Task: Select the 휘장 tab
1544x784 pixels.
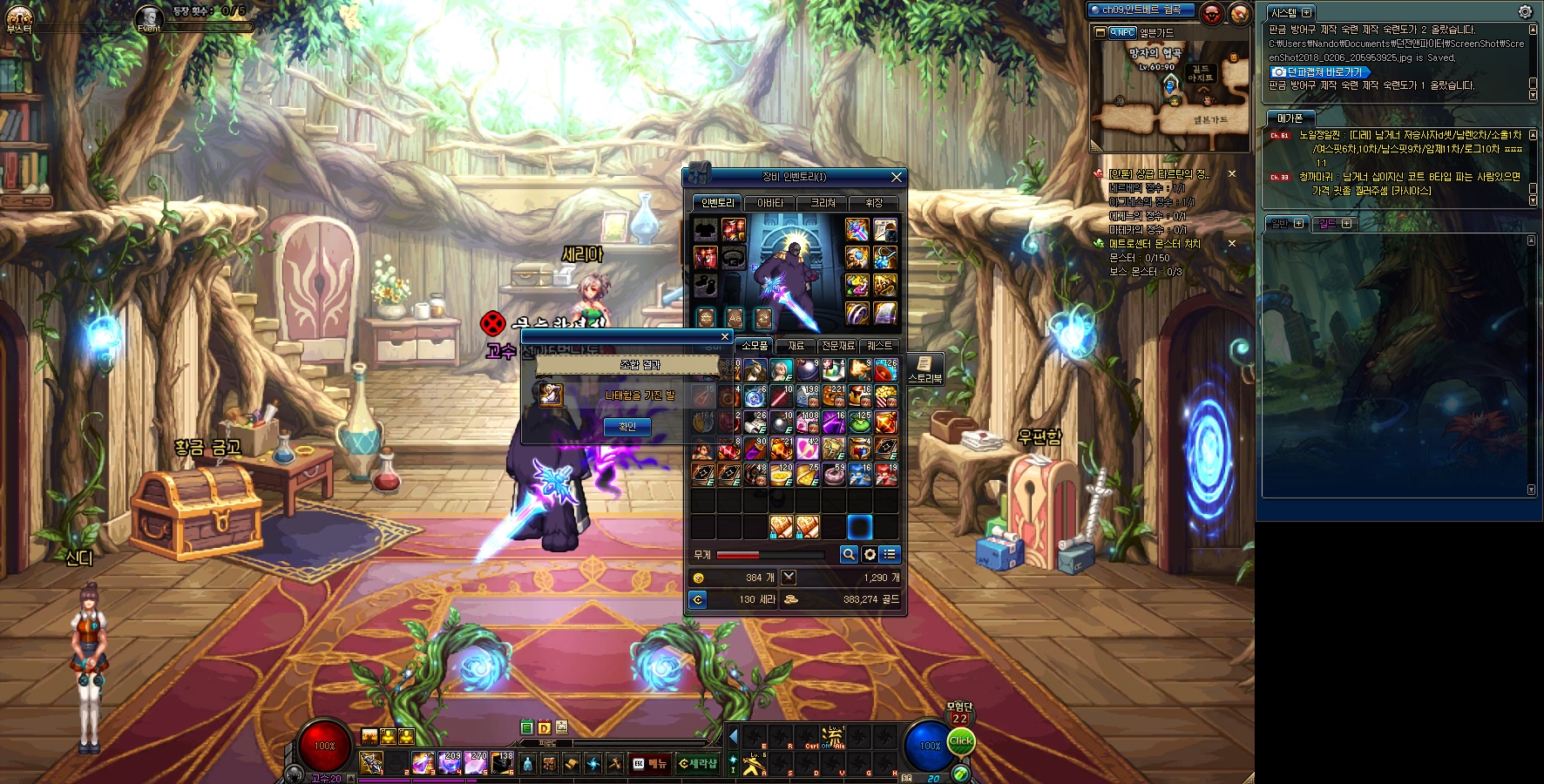Action: [x=874, y=203]
